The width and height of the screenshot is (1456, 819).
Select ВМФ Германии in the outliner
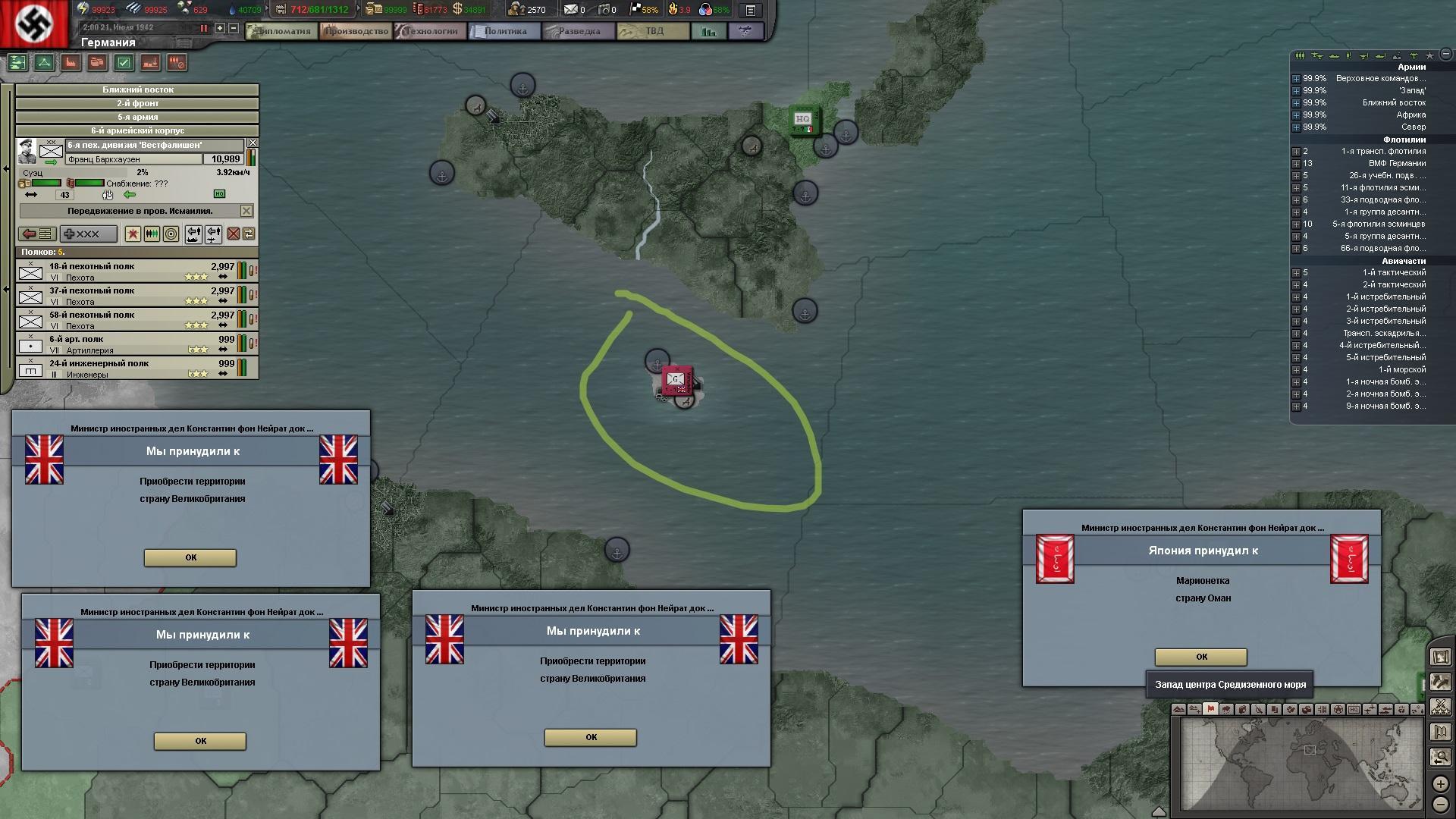tap(1396, 163)
